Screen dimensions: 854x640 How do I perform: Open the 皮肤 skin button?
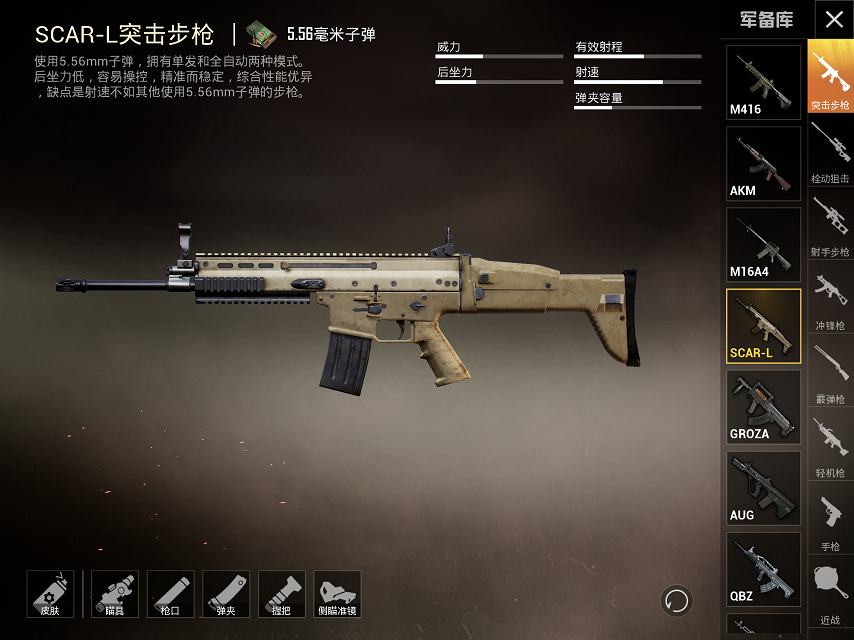pos(50,594)
